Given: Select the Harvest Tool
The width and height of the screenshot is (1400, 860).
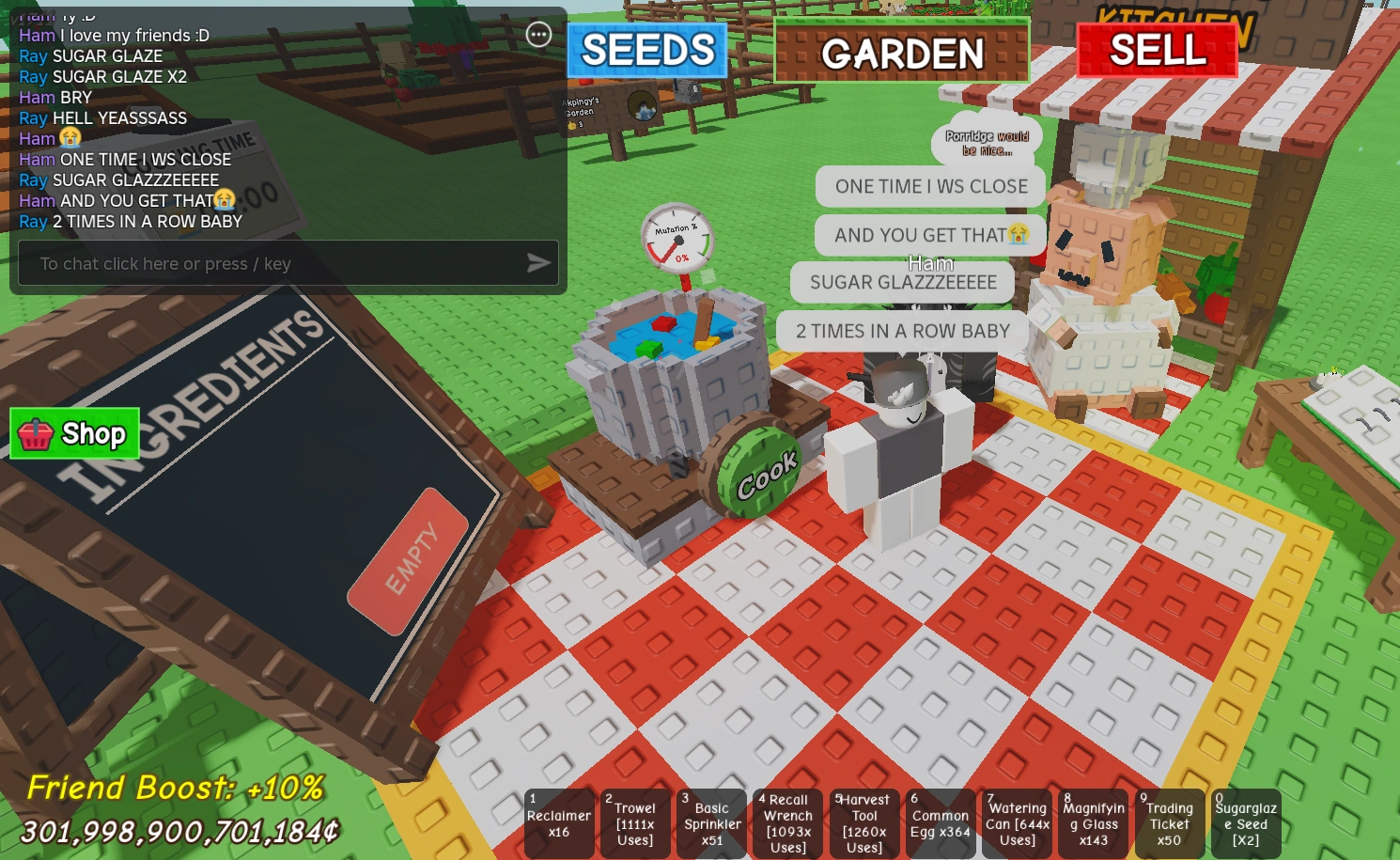Looking at the screenshot, I should (863, 822).
